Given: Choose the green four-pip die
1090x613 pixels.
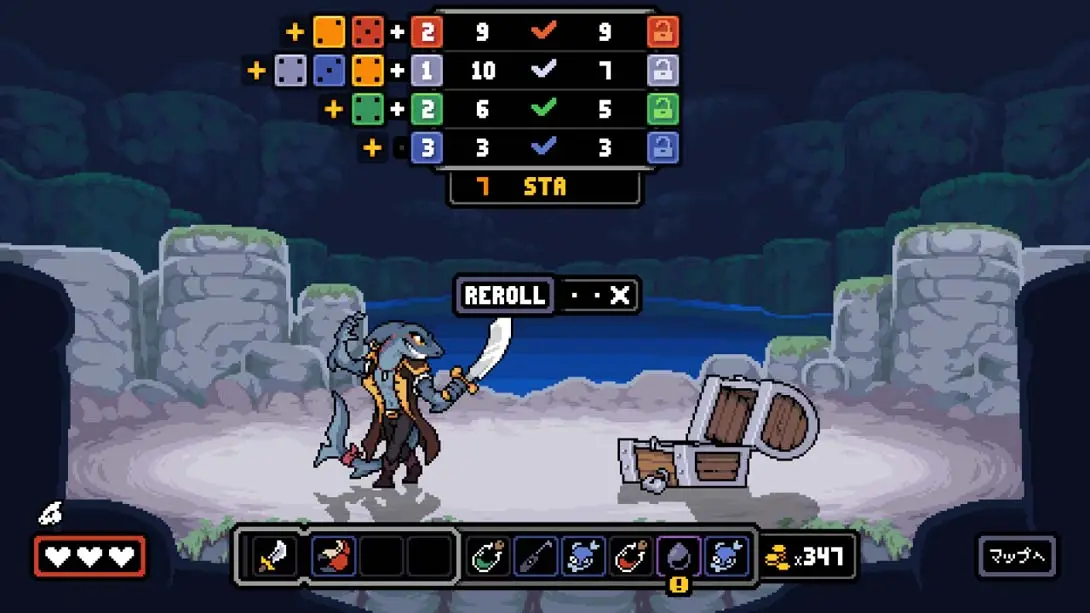Looking at the screenshot, I should click(x=368, y=109).
